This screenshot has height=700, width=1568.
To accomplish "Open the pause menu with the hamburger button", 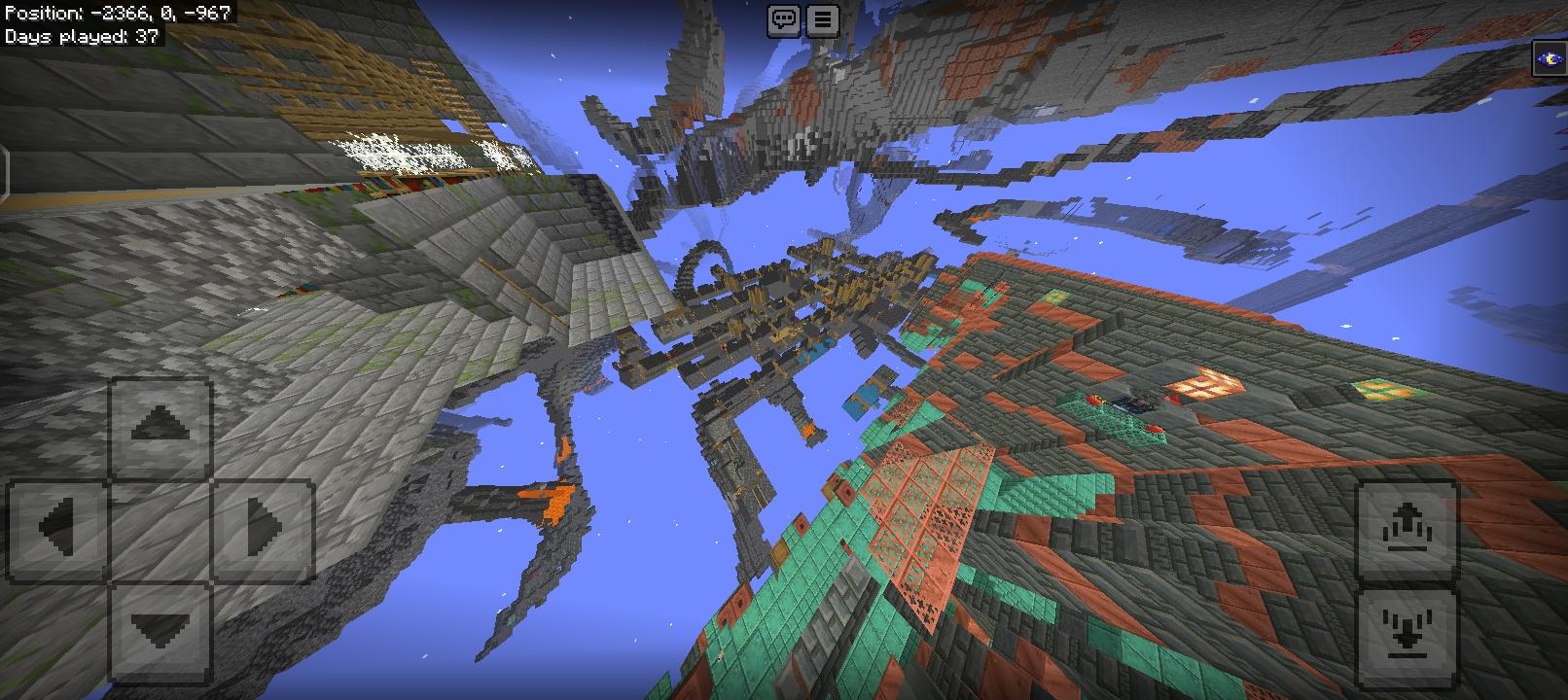I will (x=822, y=21).
